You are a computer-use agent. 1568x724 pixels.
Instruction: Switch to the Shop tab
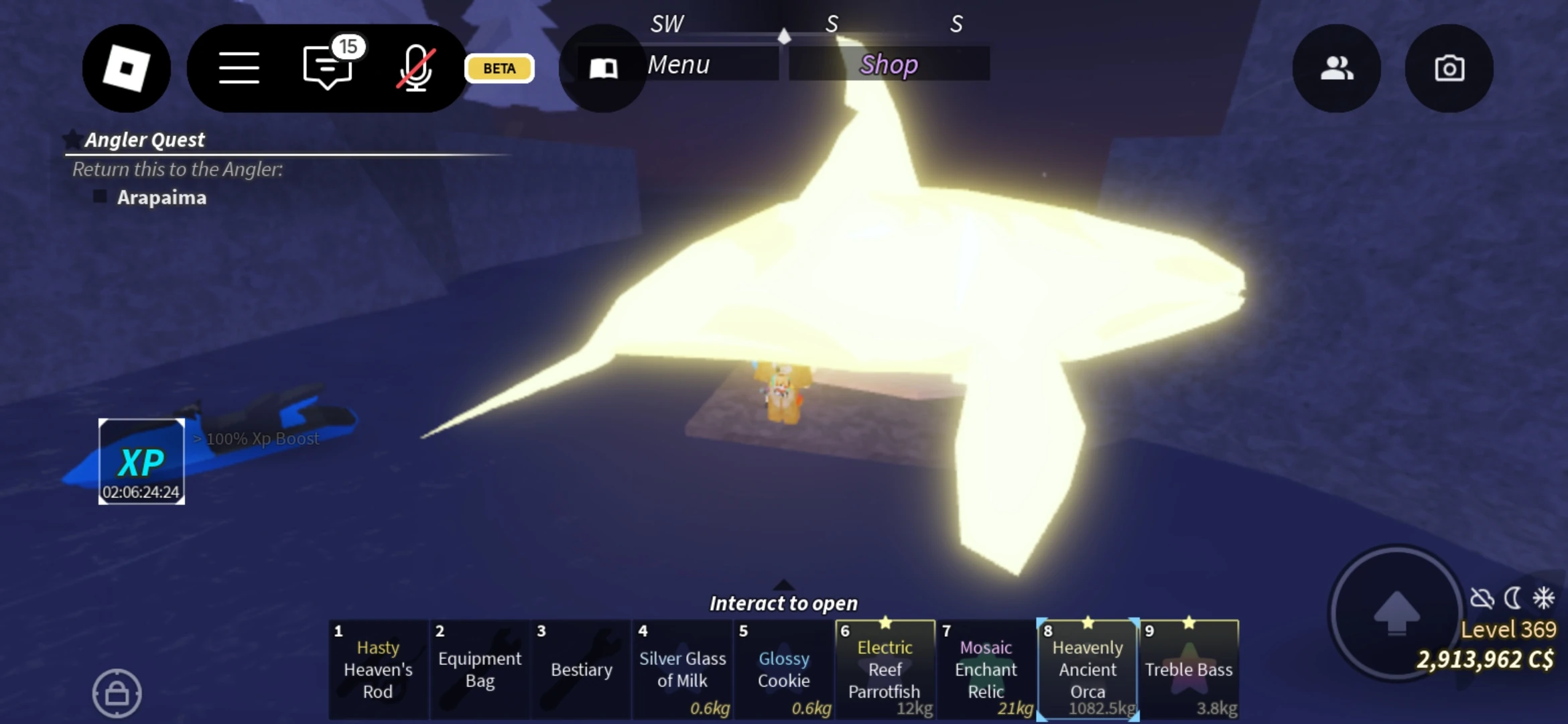tap(889, 64)
